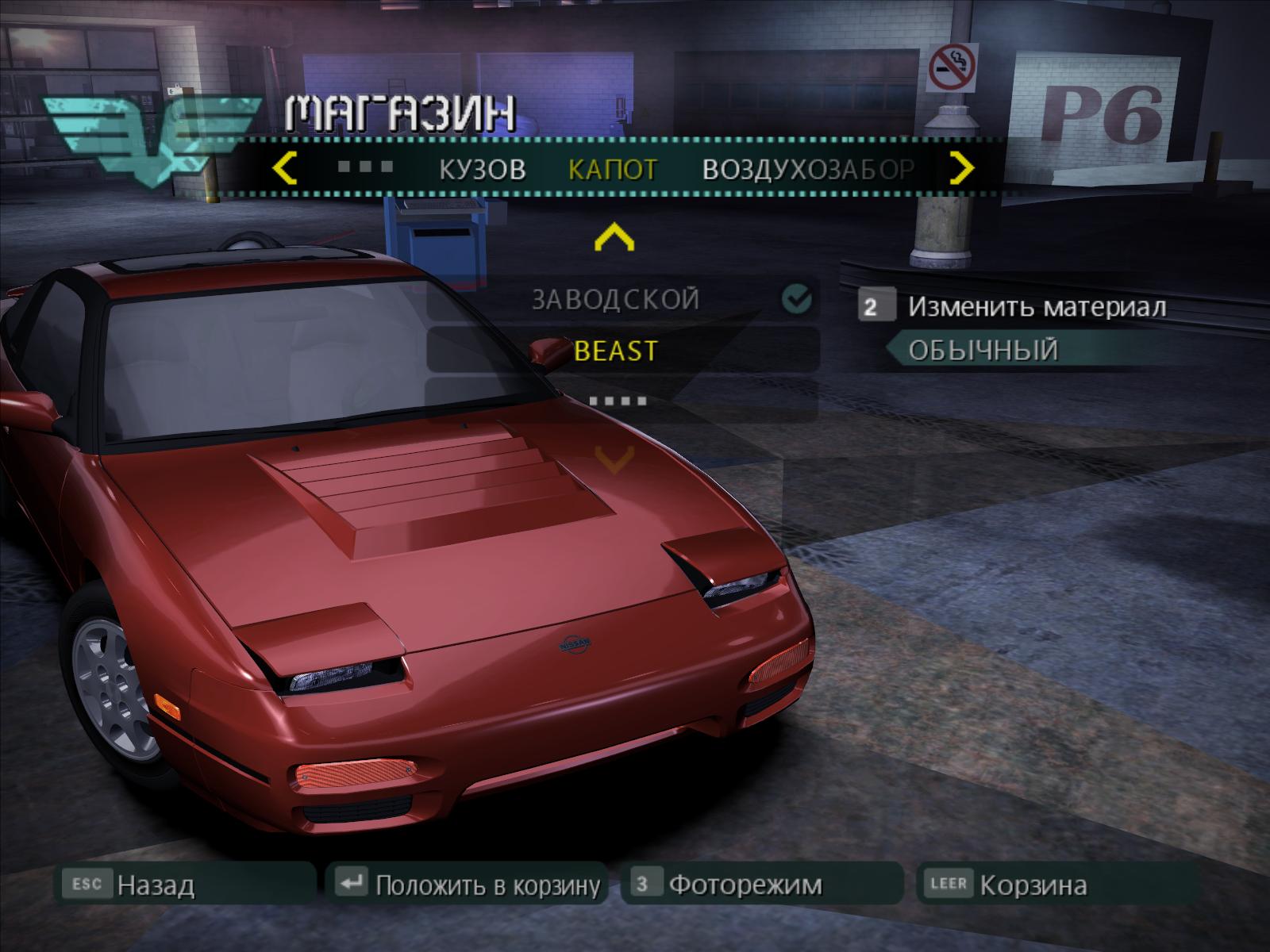Move up the hood list with the up arrow
Screen dimensions: 1270x952
614,237
